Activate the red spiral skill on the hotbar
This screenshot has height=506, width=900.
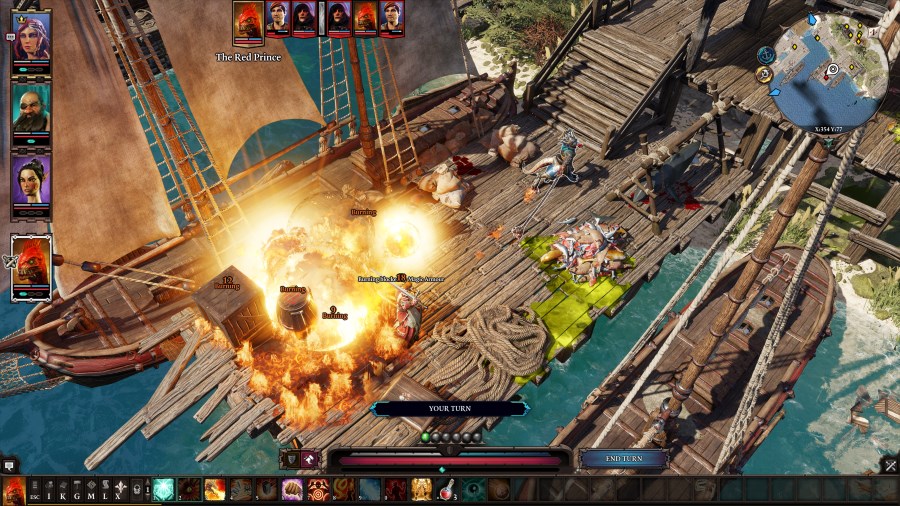coord(319,490)
